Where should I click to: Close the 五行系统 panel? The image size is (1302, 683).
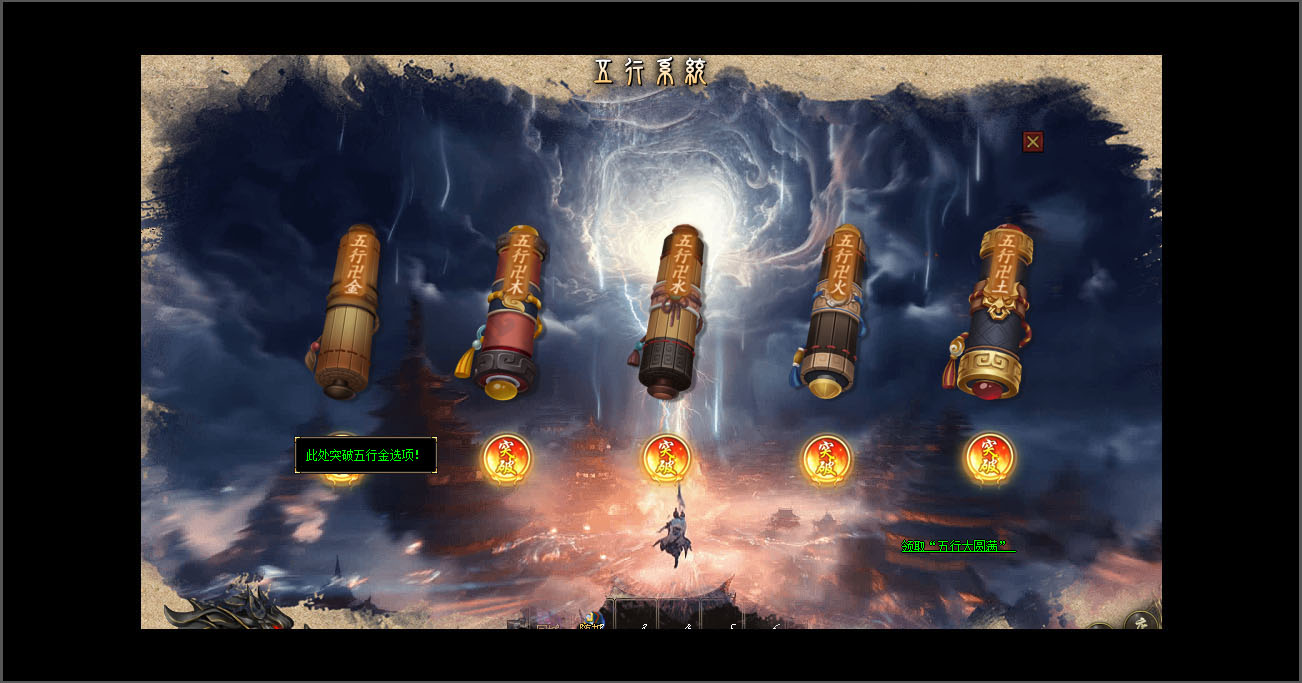1033,142
